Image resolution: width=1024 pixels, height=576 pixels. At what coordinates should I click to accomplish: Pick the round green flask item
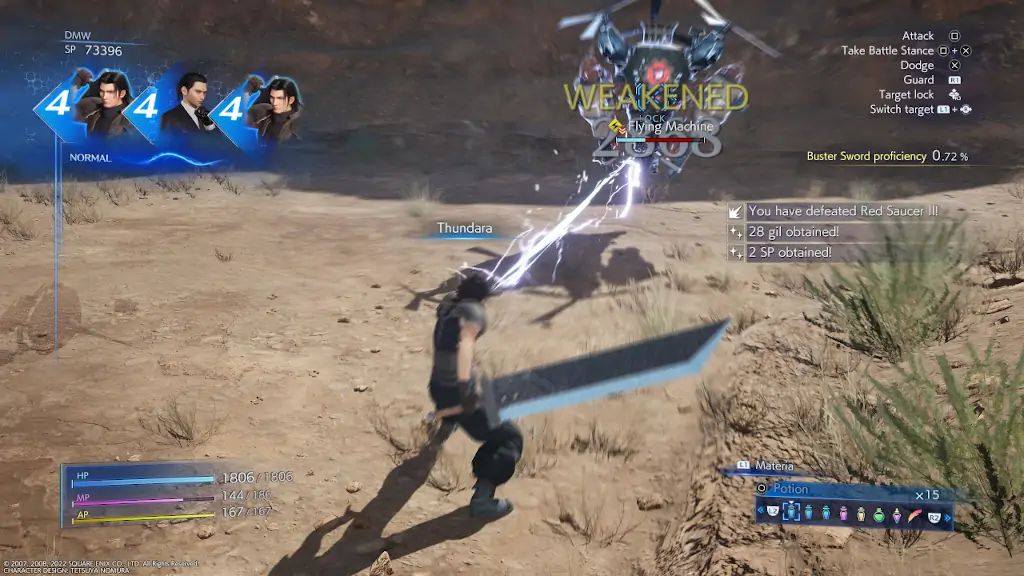click(x=879, y=515)
